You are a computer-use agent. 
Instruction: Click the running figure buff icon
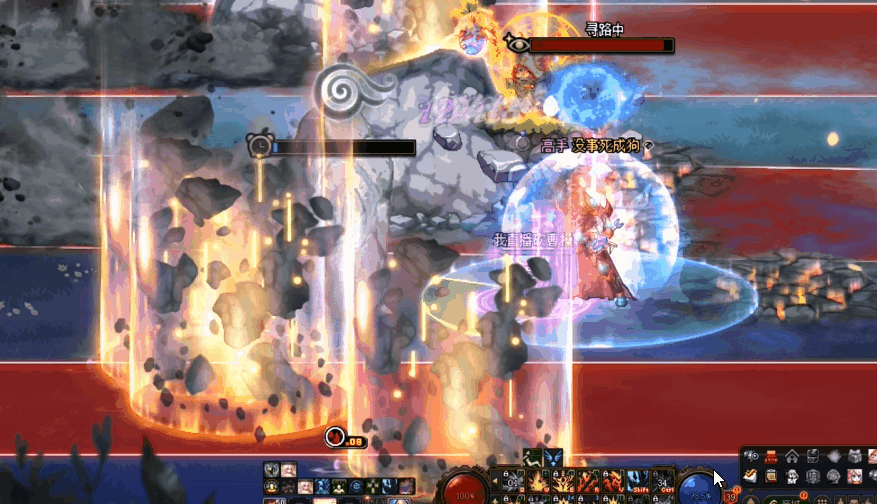click(x=532, y=458)
